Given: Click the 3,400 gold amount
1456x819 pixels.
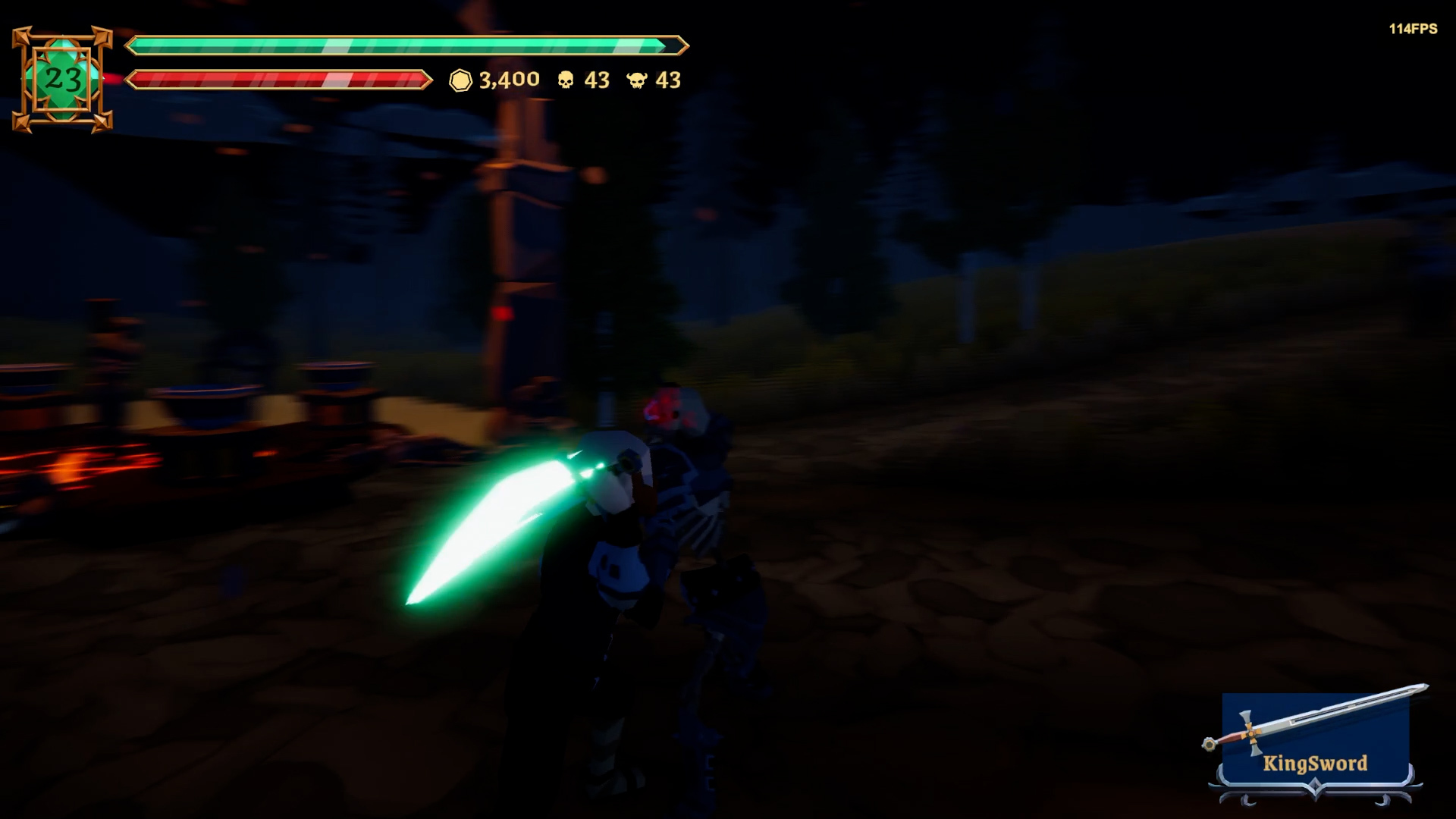Looking at the screenshot, I should pyautogui.click(x=508, y=80).
